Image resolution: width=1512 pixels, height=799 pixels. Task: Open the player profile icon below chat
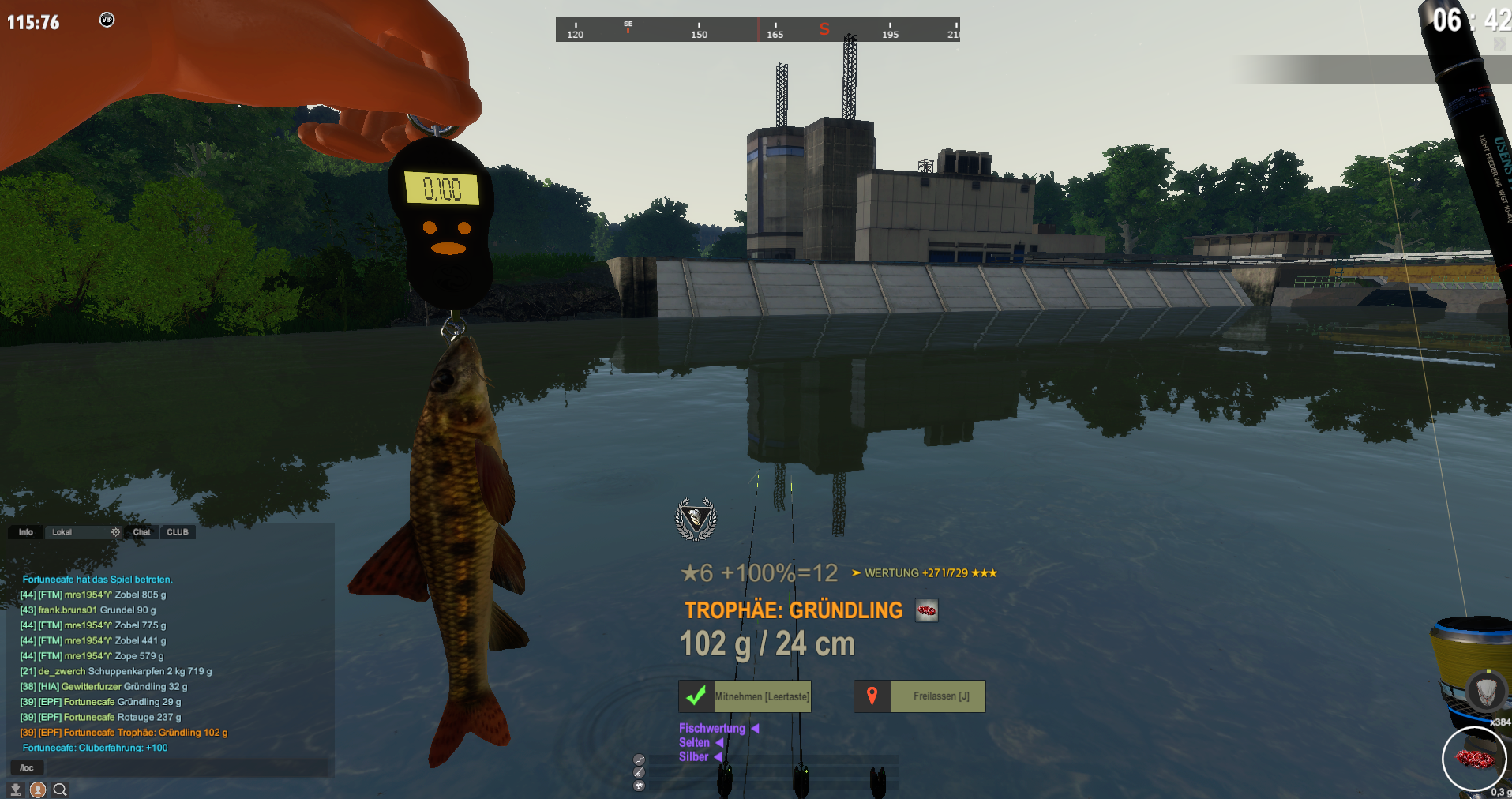(x=38, y=789)
